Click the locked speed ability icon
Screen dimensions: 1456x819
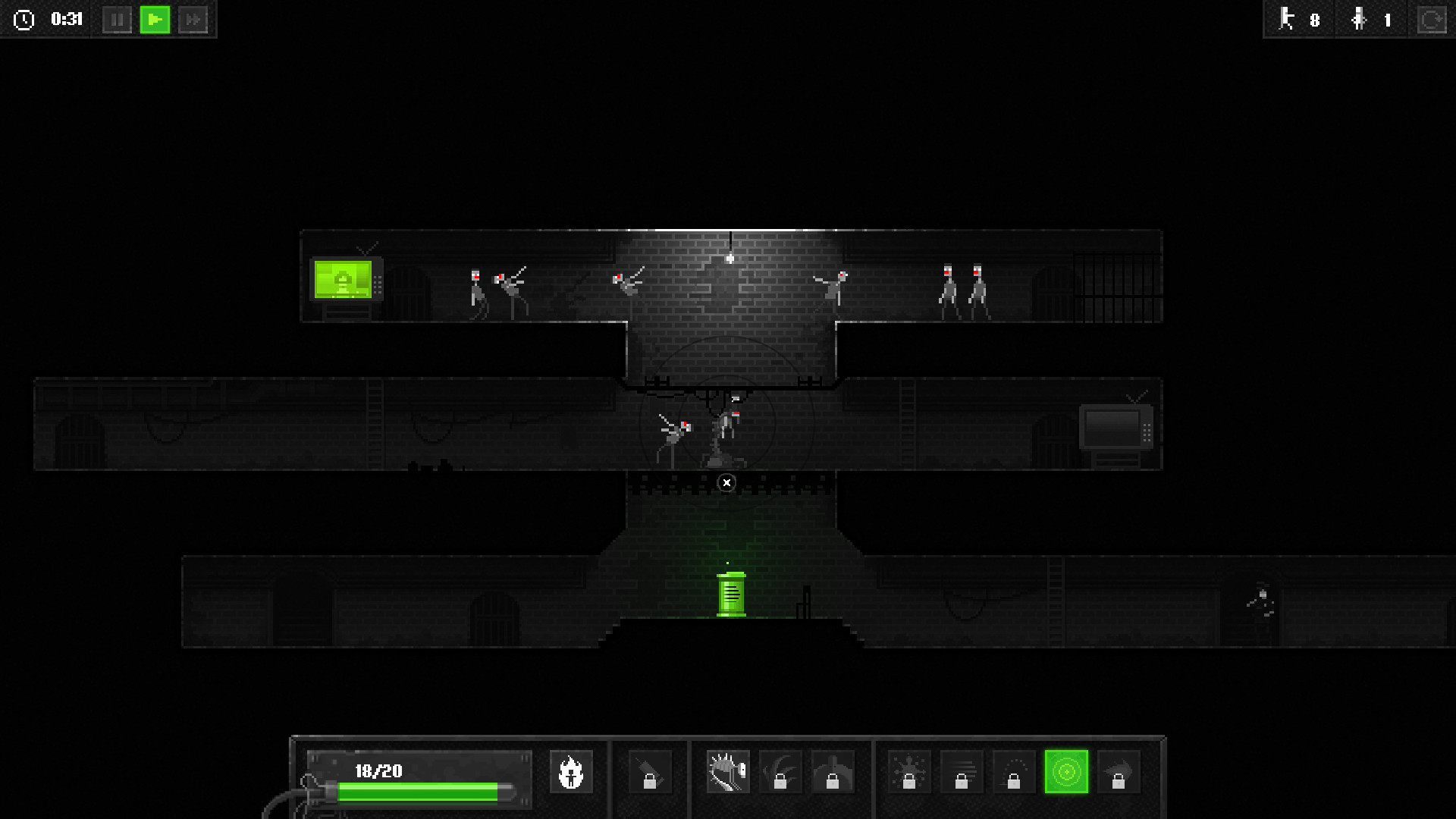(x=962, y=772)
